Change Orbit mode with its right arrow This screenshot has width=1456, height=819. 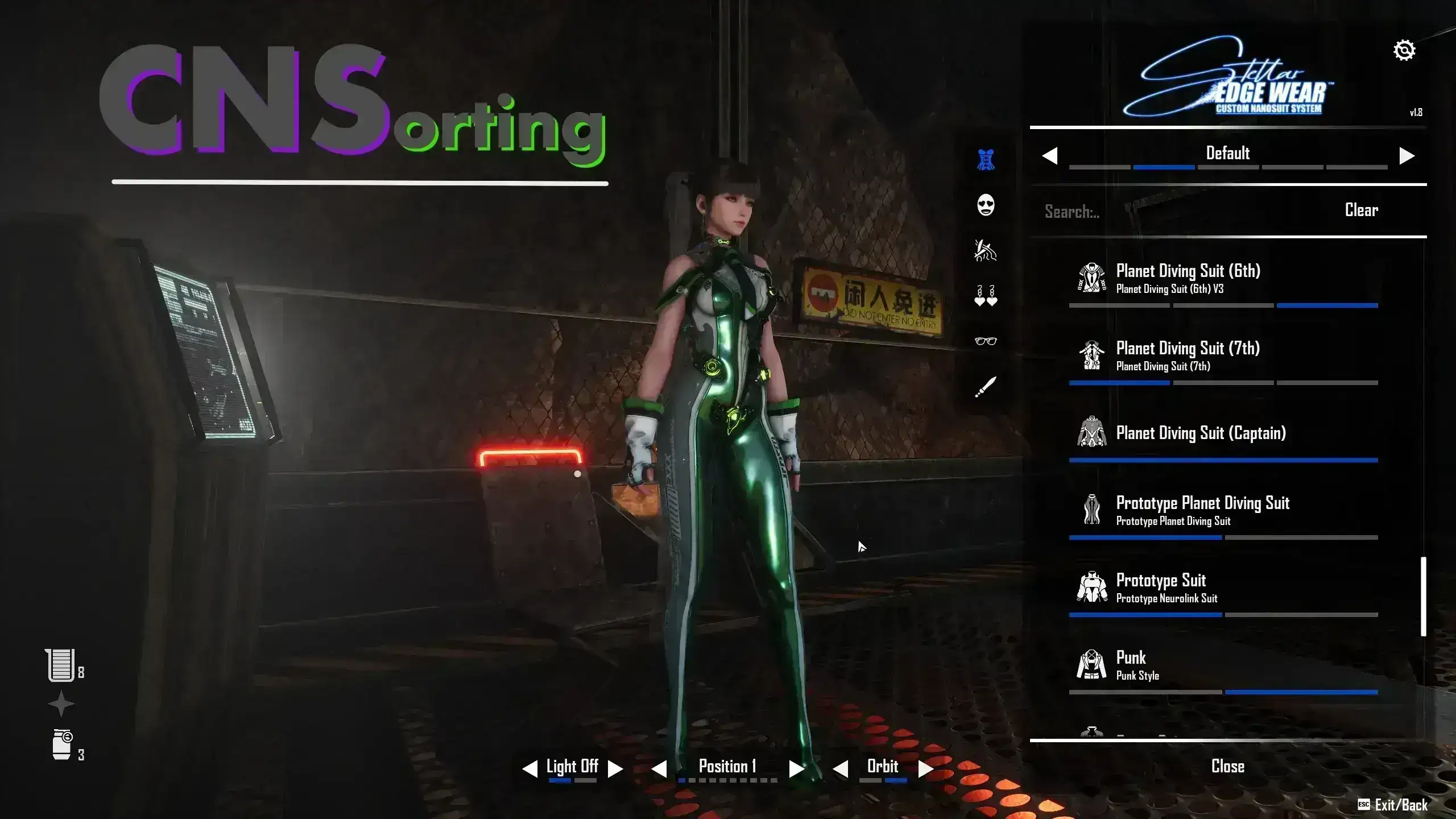(x=925, y=769)
